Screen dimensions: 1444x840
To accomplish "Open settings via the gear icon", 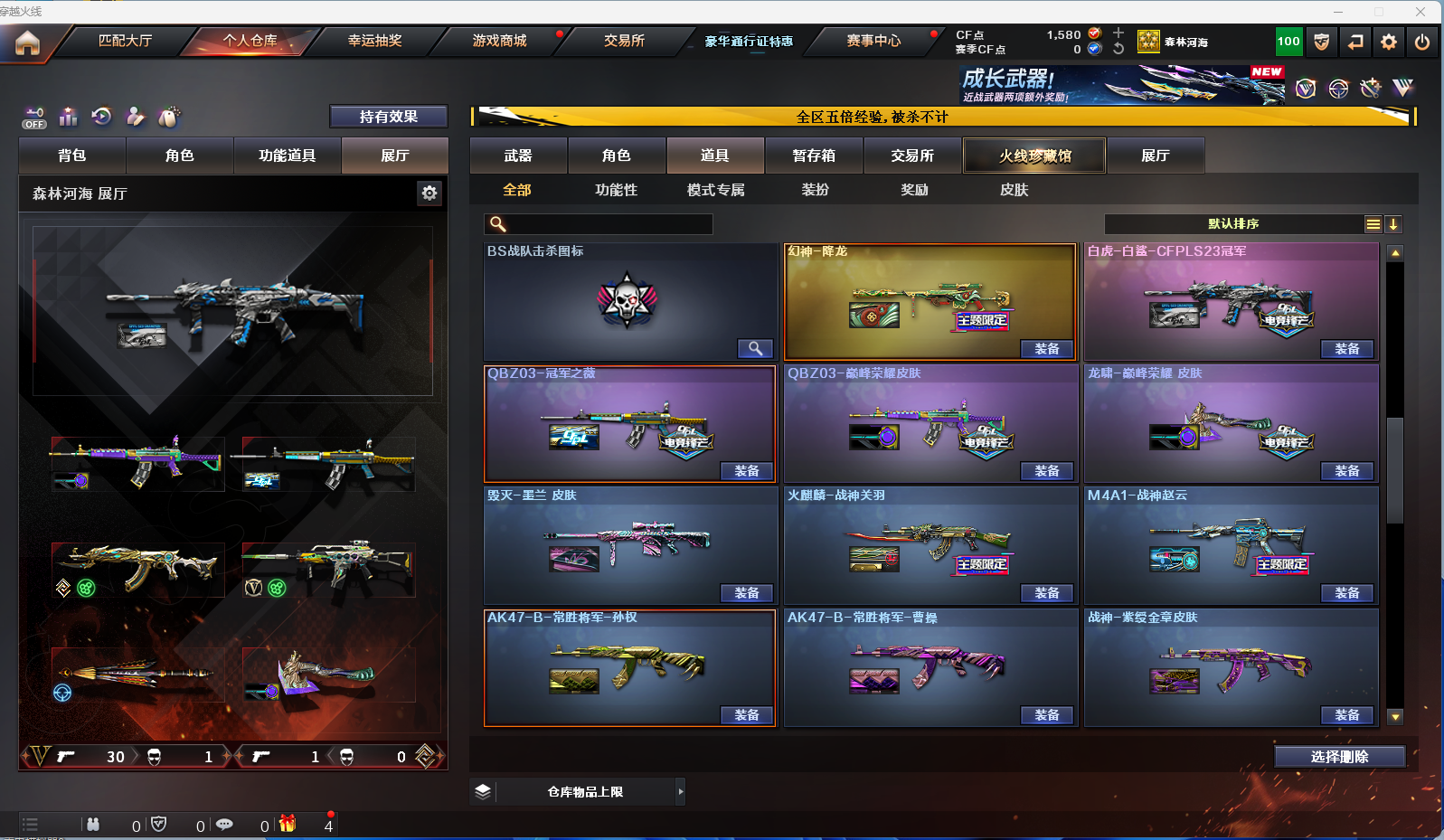I will (x=1389, y=42).
